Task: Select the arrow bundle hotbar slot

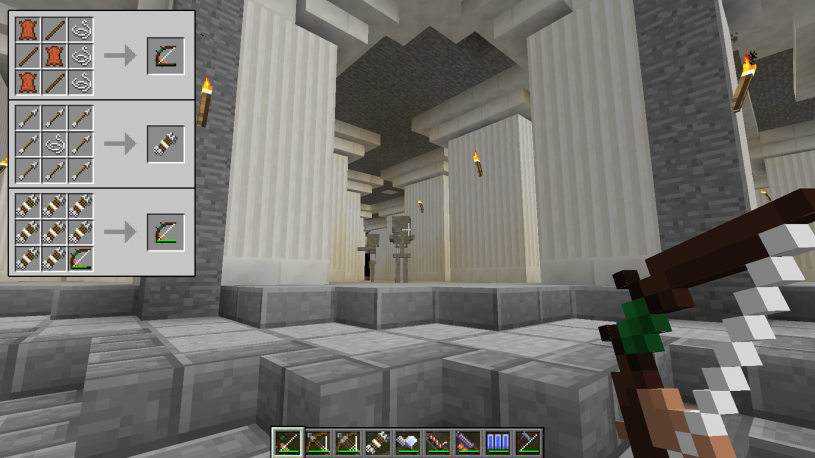Action: 379,442
